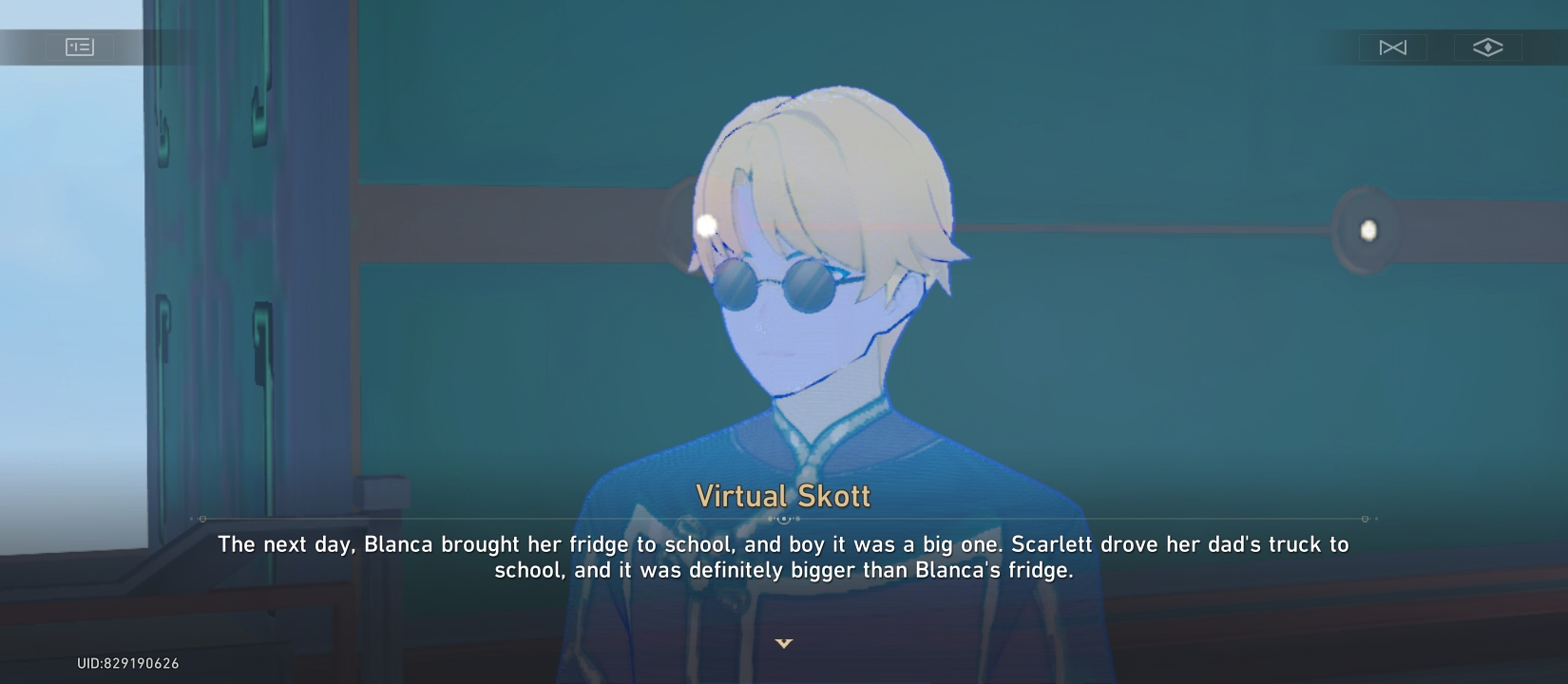
Task: Click the Virtual Skott name label
Action: [784, 495]
